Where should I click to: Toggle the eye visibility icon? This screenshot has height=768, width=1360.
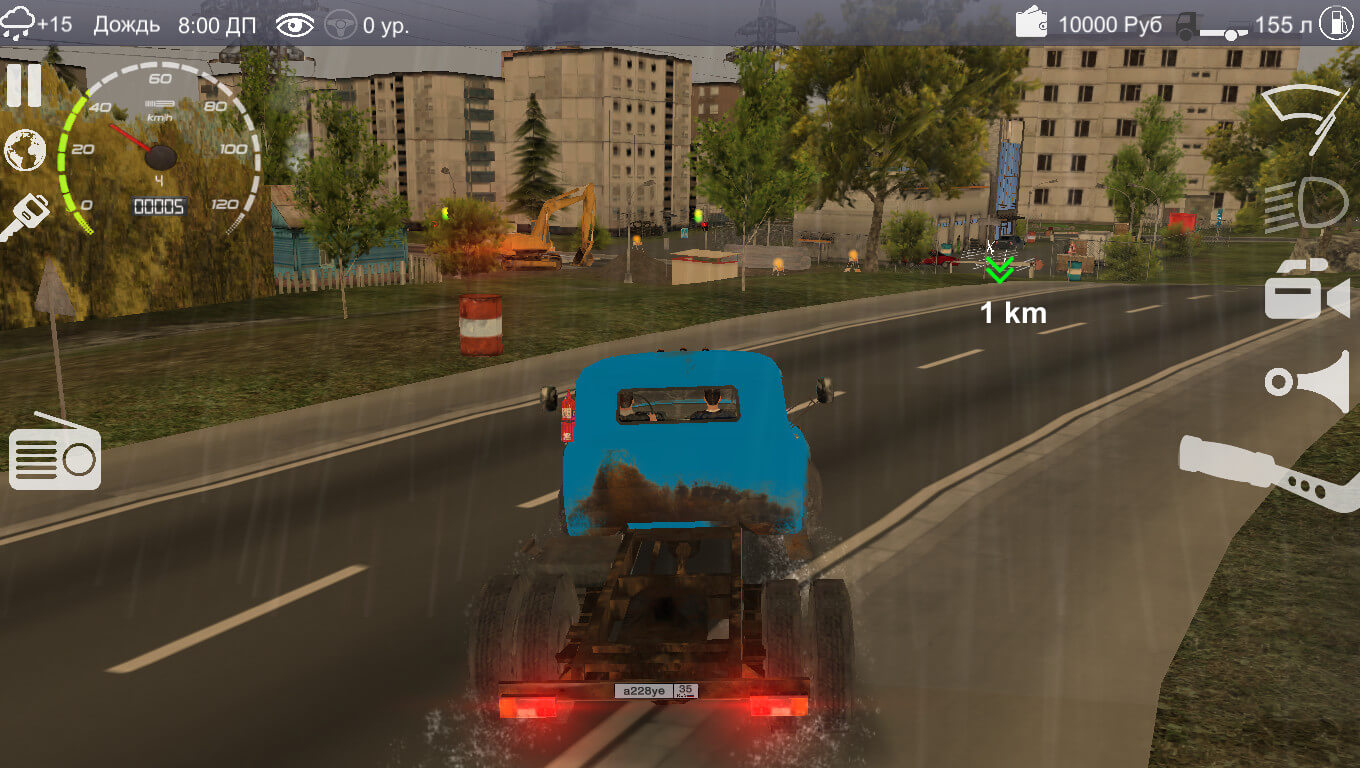click(295, 25)
